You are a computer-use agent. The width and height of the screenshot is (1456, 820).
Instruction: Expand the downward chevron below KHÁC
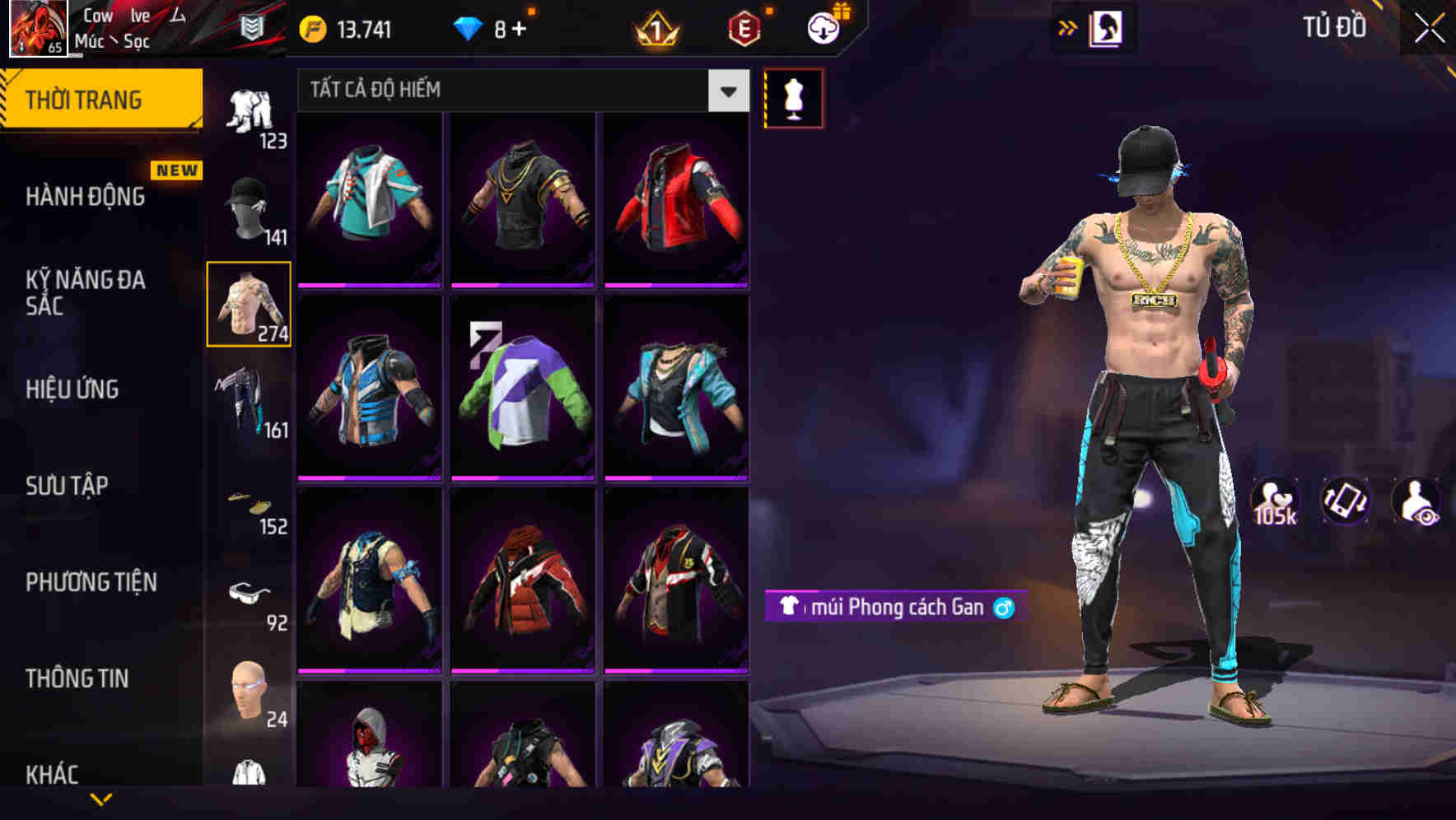(x=100, y=797)
